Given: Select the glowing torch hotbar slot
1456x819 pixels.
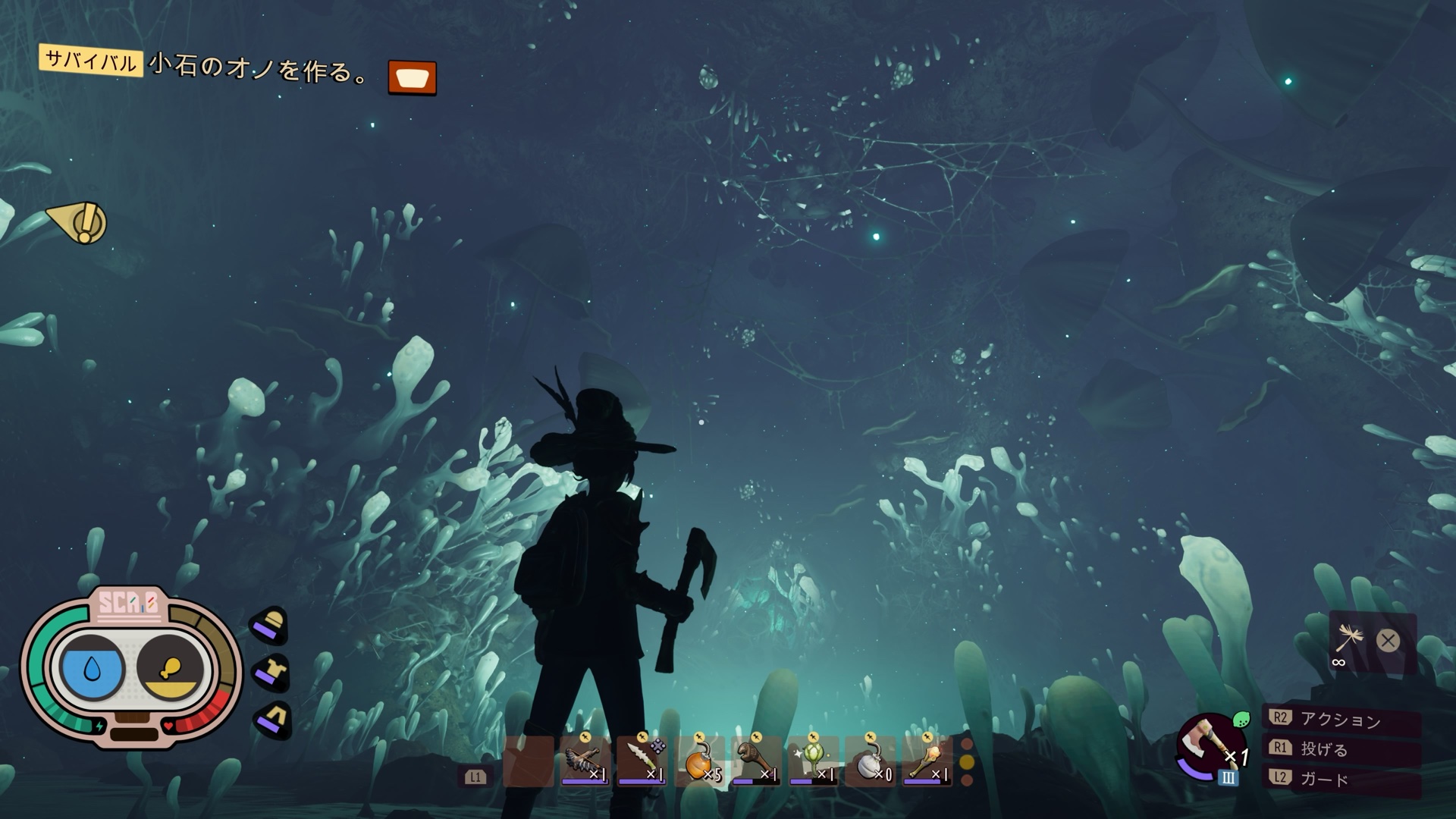Looking at the screenshot, I should [x=927, y=761].
